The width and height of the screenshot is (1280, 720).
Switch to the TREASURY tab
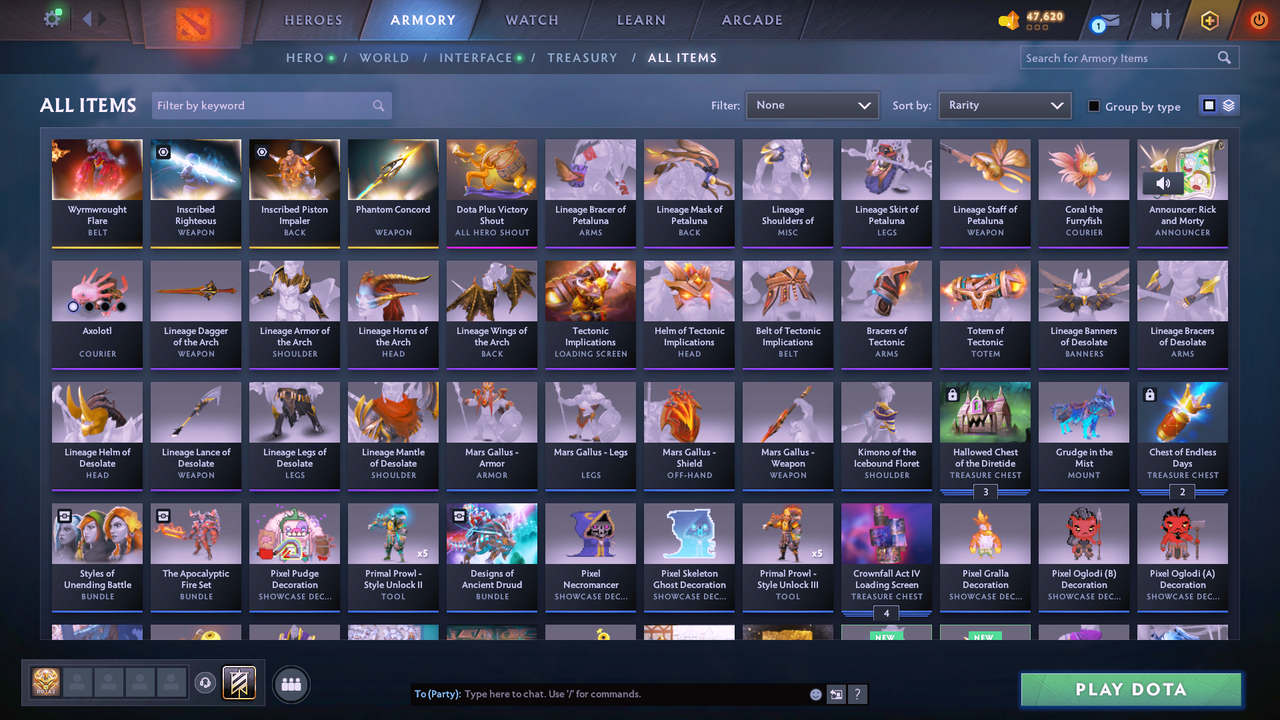point(583,58)
